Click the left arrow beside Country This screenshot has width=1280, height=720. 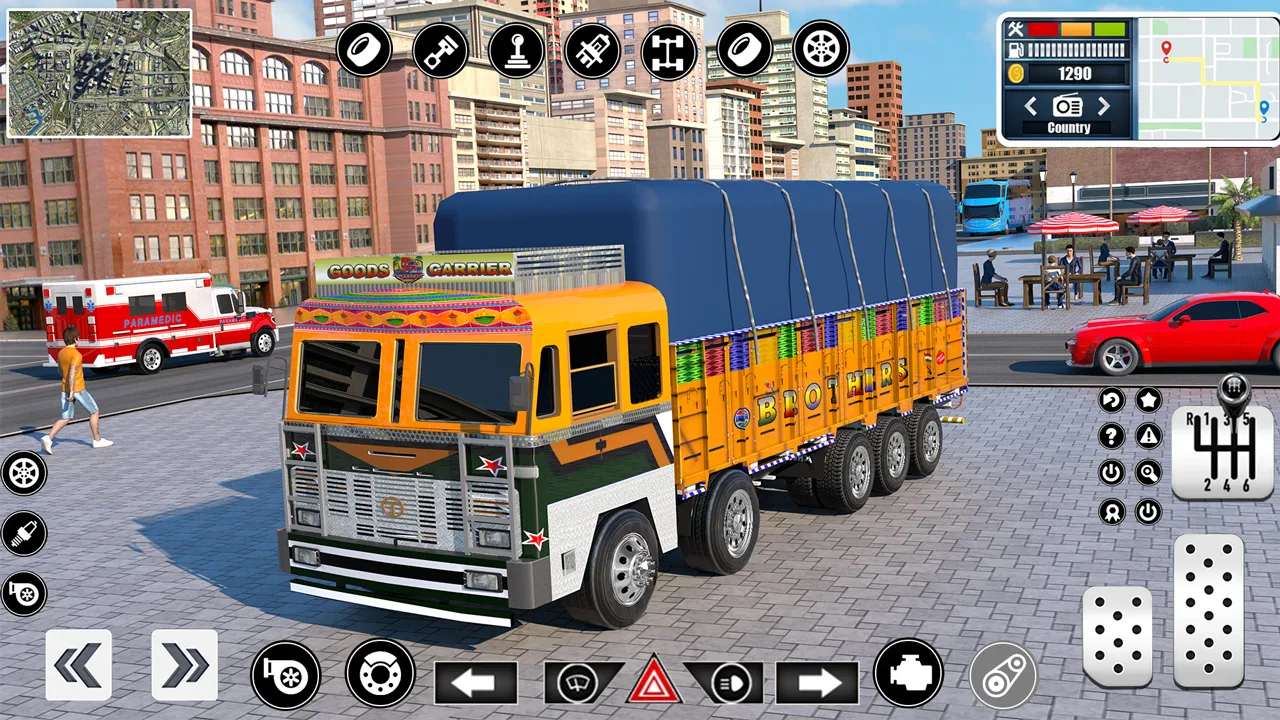[1031, 106]
